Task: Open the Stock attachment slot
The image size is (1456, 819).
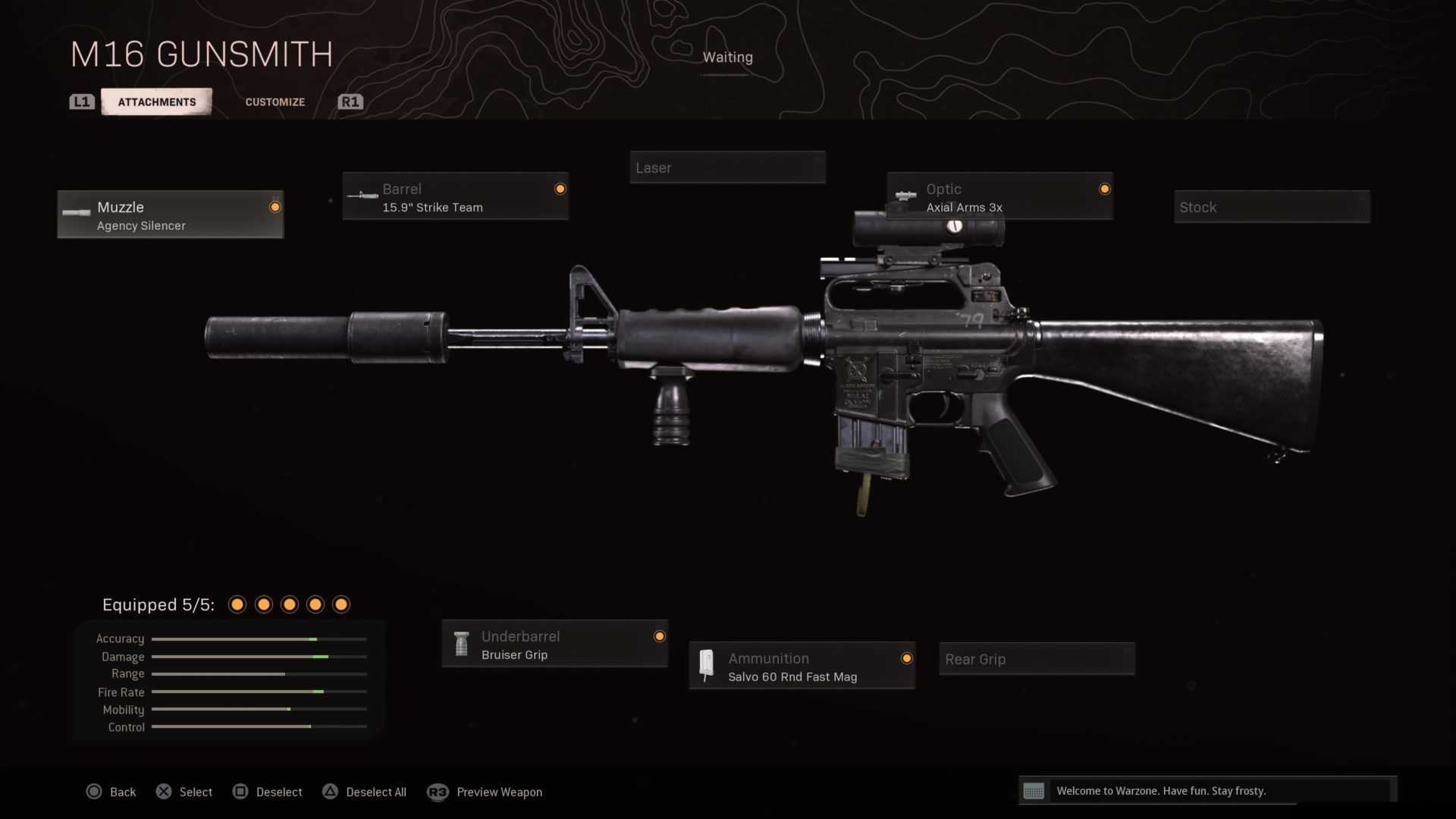Action: [x=1272, y=206]
